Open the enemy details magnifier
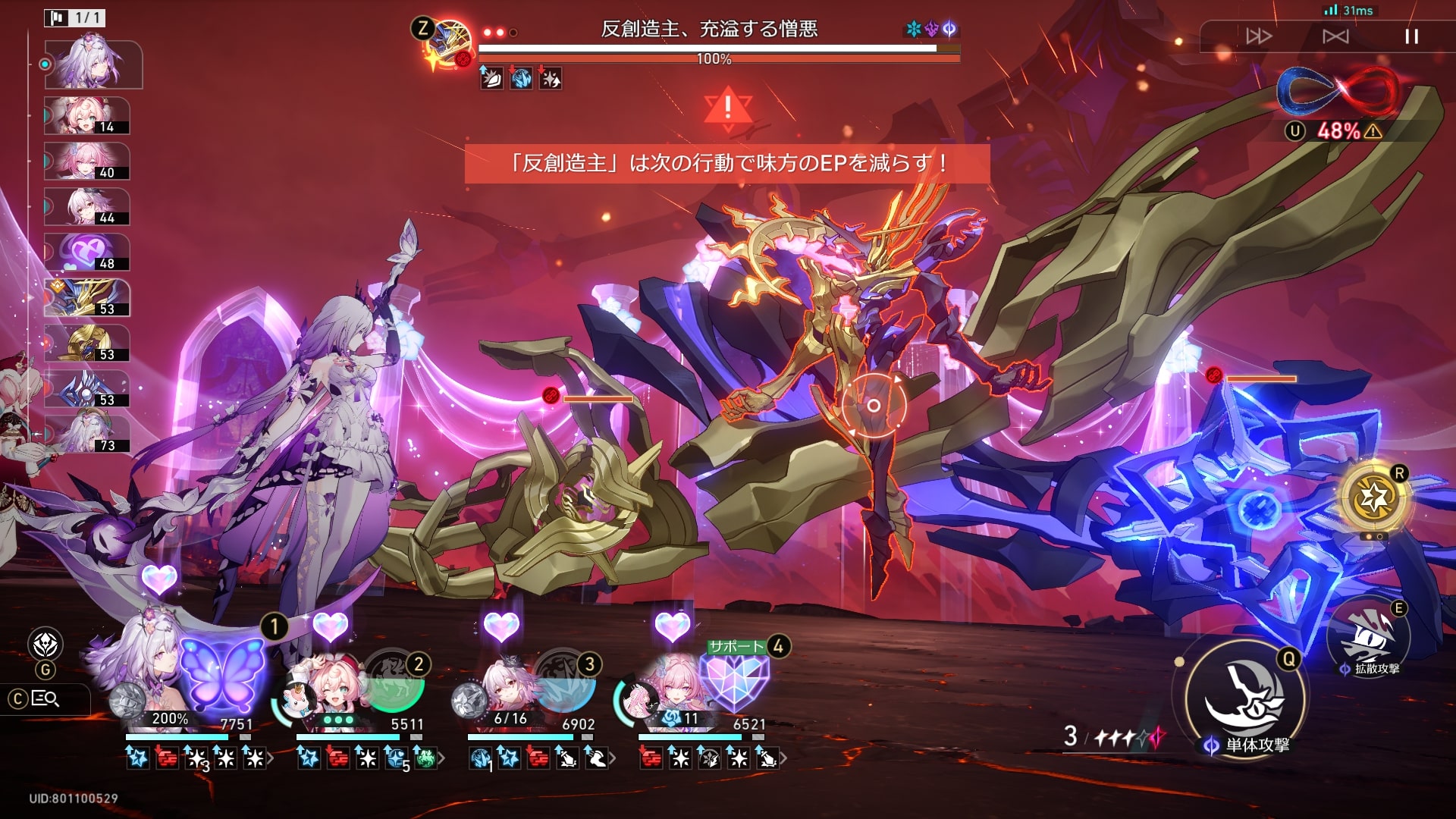The height and width of the screenshot is (819, 1456). pyautogui.click(x=45, y=698)
